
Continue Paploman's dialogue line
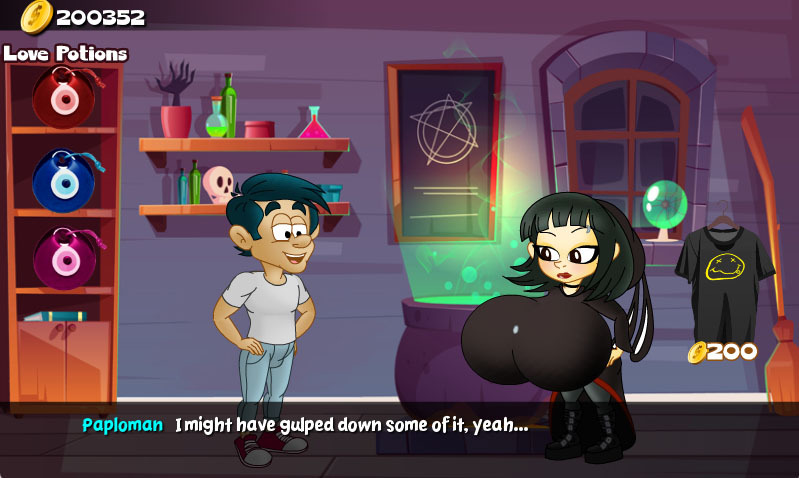tap(400, 425)
